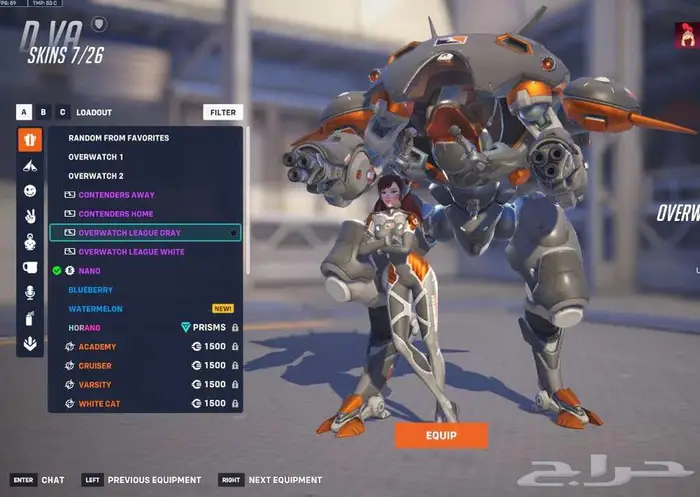This screenshot has height=497, width=700.
Task: Switch to loadout A
Action: click(24, 112)
